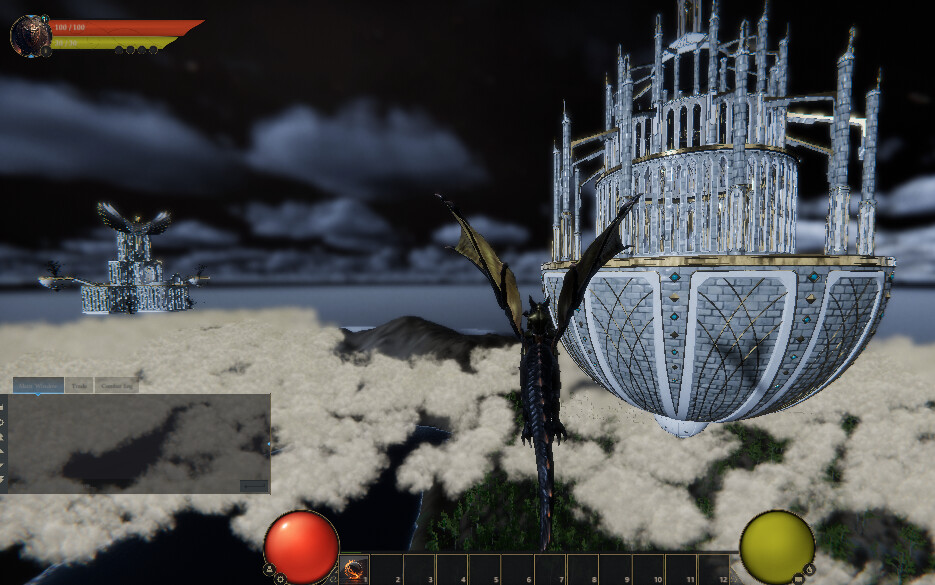Screen dimensions: 935x585
Task: Open the Trade chat tab
Action: (79, 385)
